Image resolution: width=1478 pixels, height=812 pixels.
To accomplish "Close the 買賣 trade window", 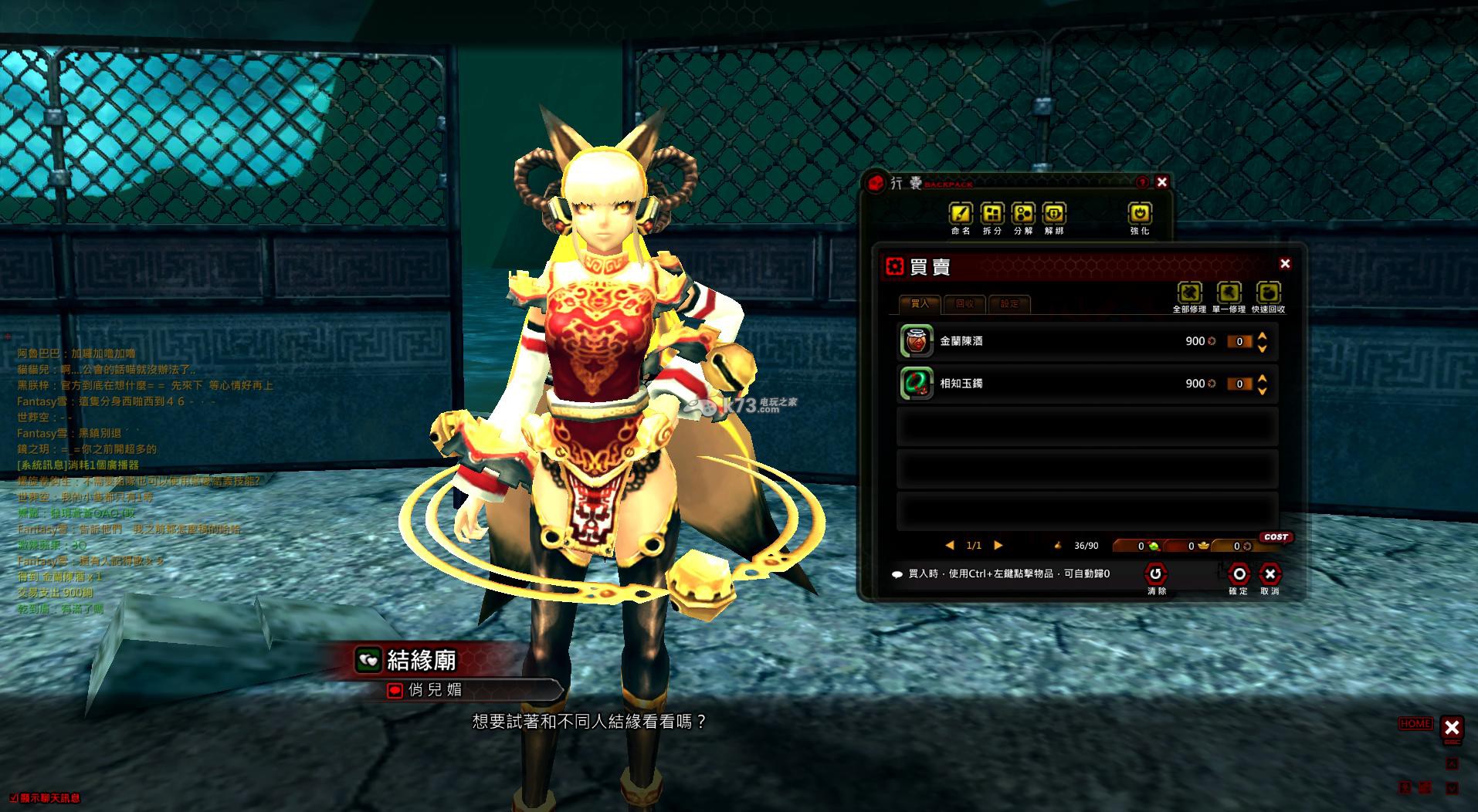I will (x=1285, y=264).
